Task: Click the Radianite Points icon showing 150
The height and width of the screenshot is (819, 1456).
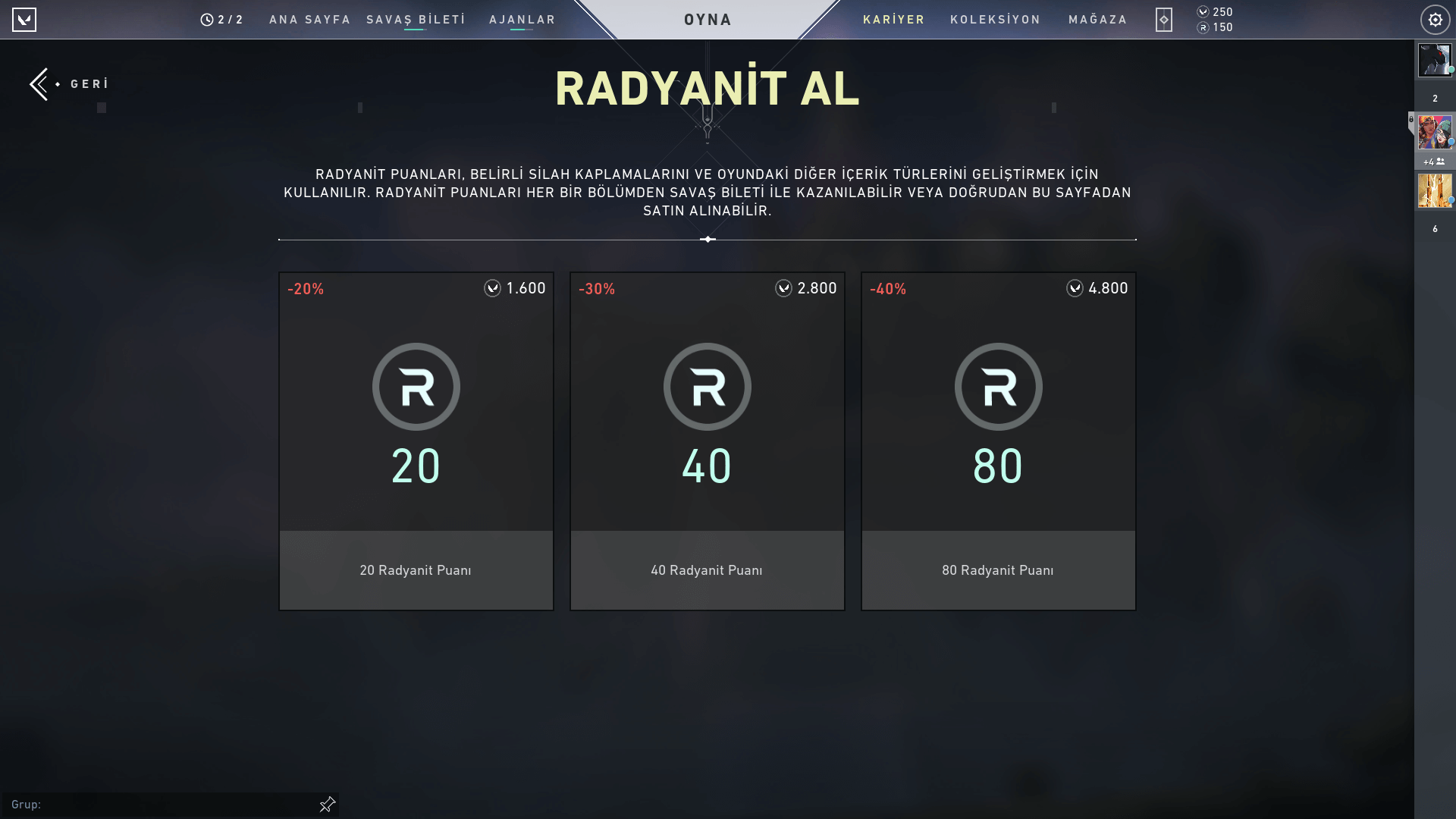Action: coord(1203,27)
